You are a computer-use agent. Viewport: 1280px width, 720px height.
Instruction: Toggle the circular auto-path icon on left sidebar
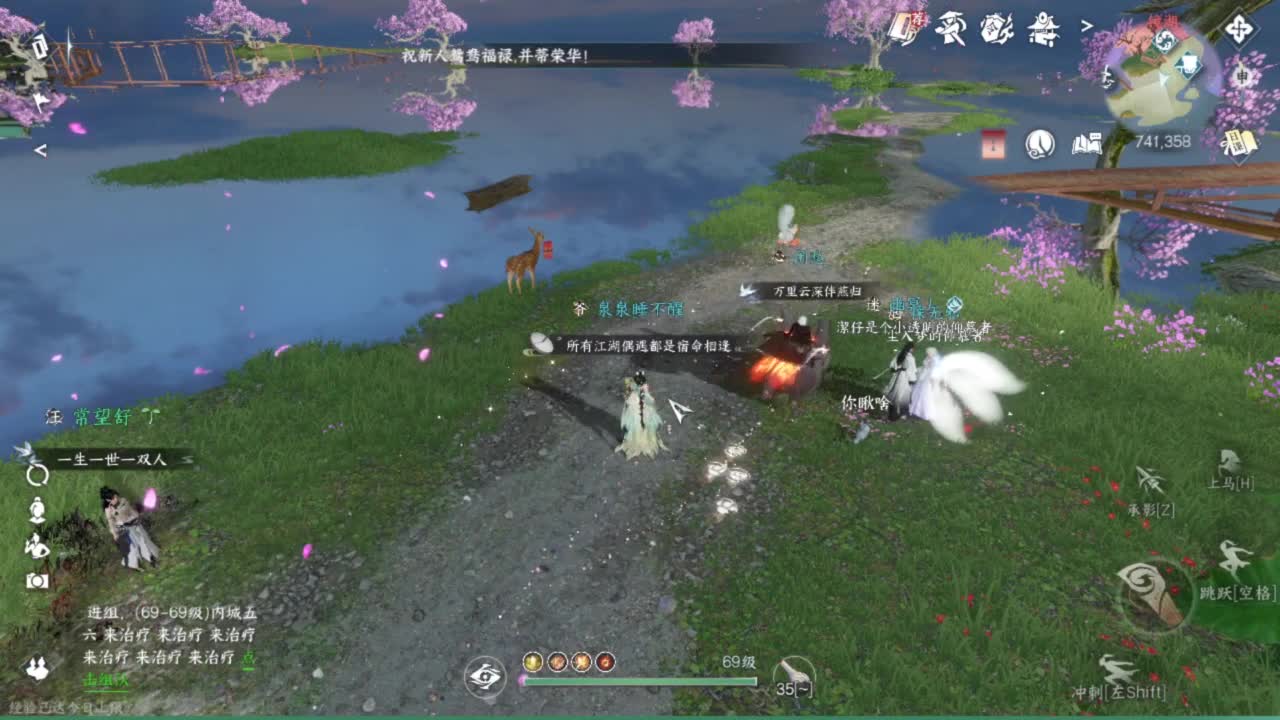(x=37, y=477)
